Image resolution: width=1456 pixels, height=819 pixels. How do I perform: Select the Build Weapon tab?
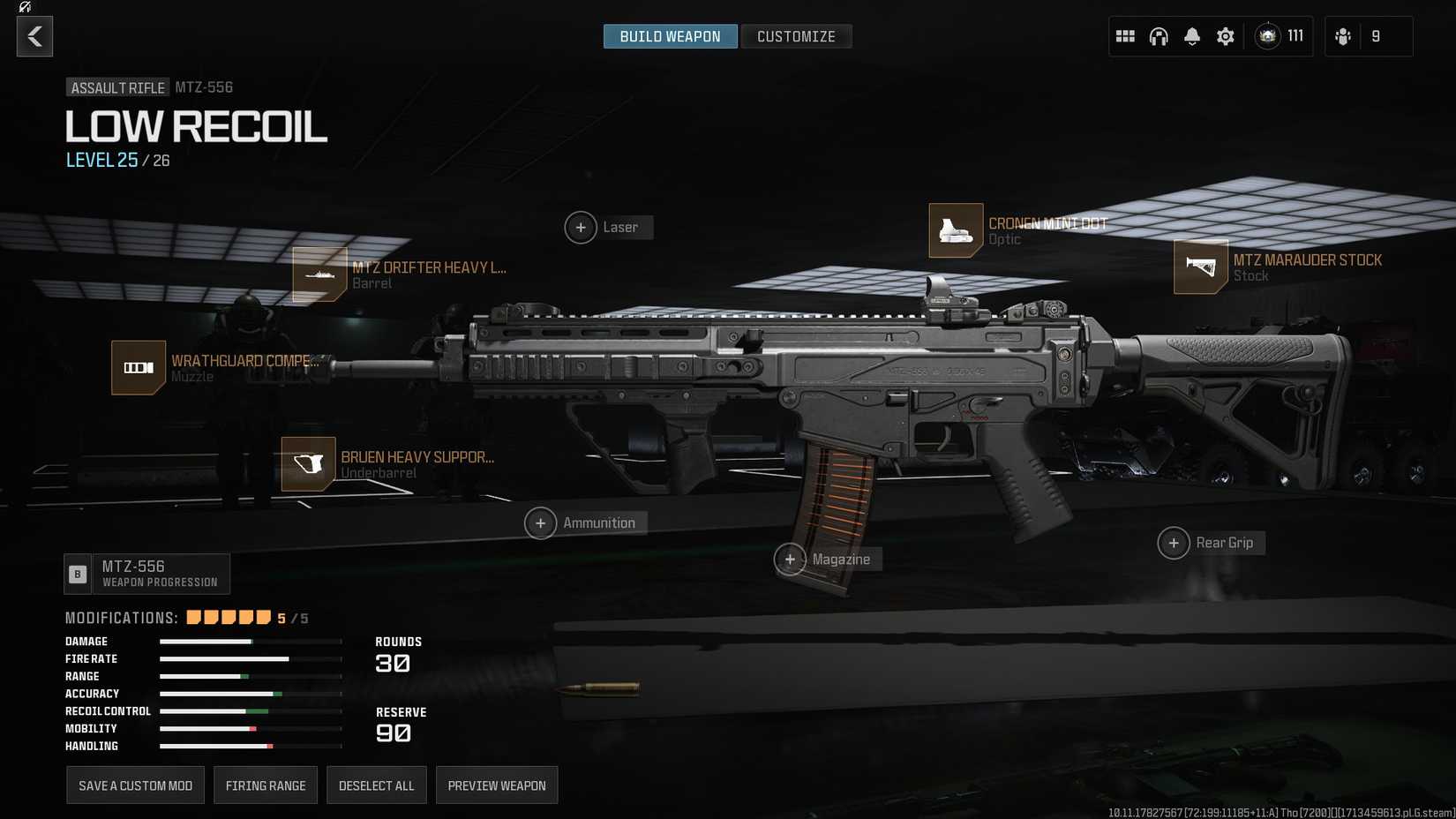(670, 36)
